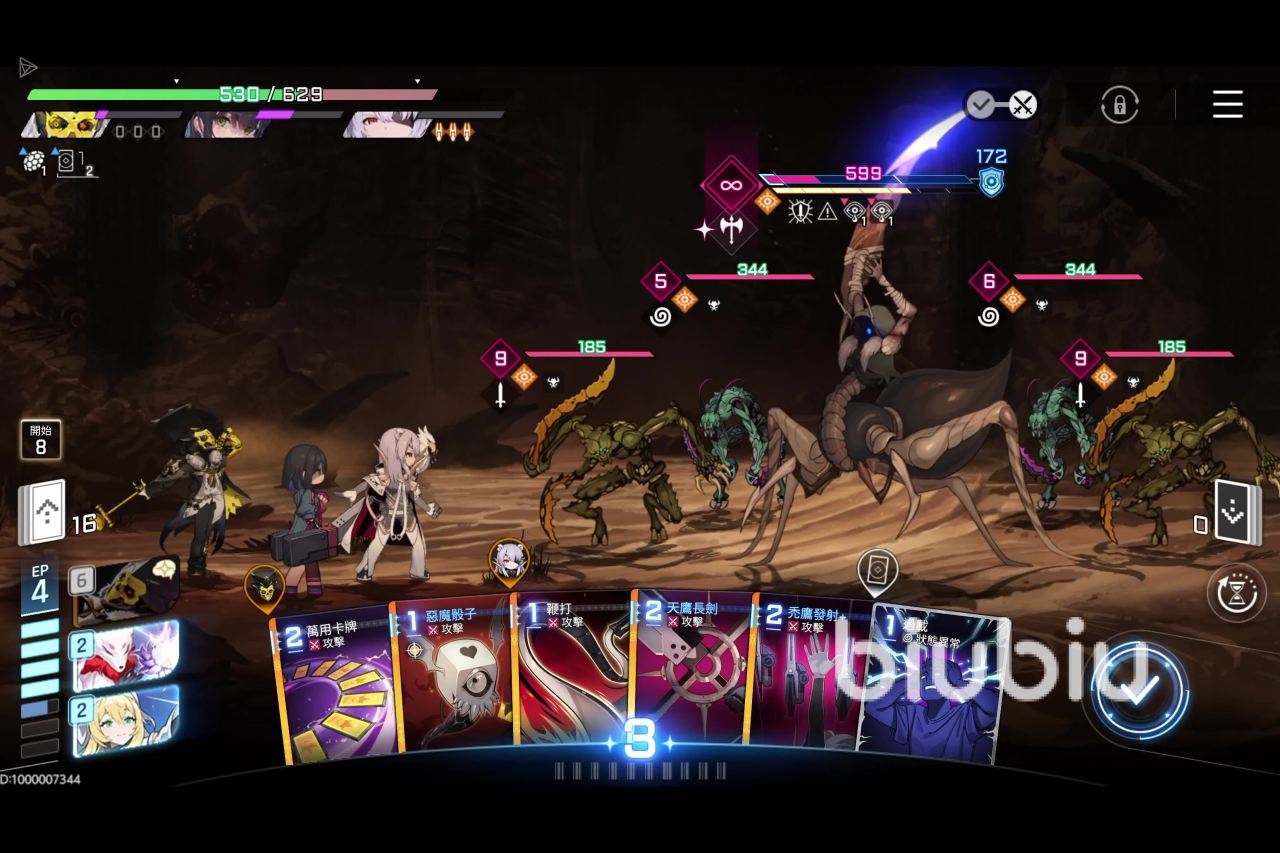Open the hamburger menu
1280x853 pixels.
pyautogui.click(x=1227, y=104)
